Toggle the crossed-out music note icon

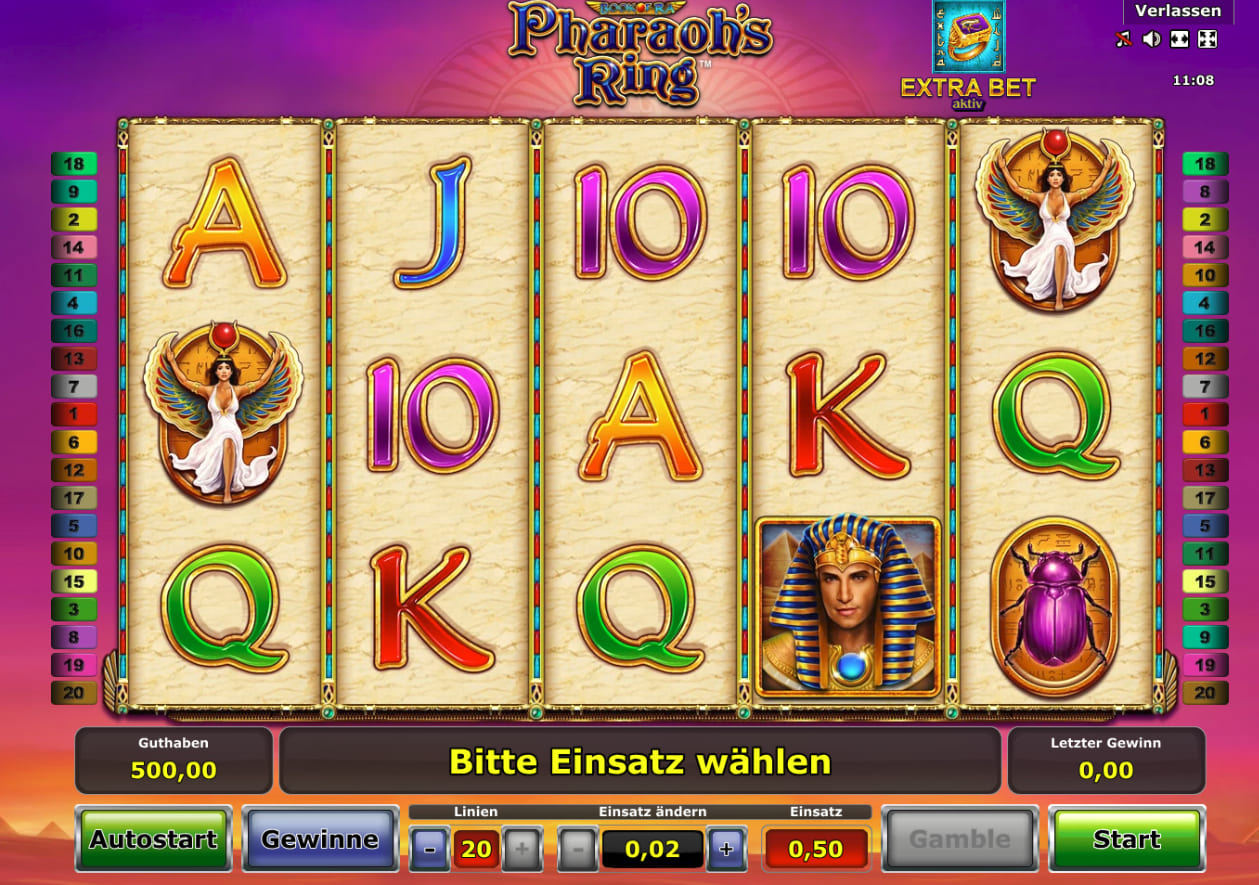pos(1124,40)
